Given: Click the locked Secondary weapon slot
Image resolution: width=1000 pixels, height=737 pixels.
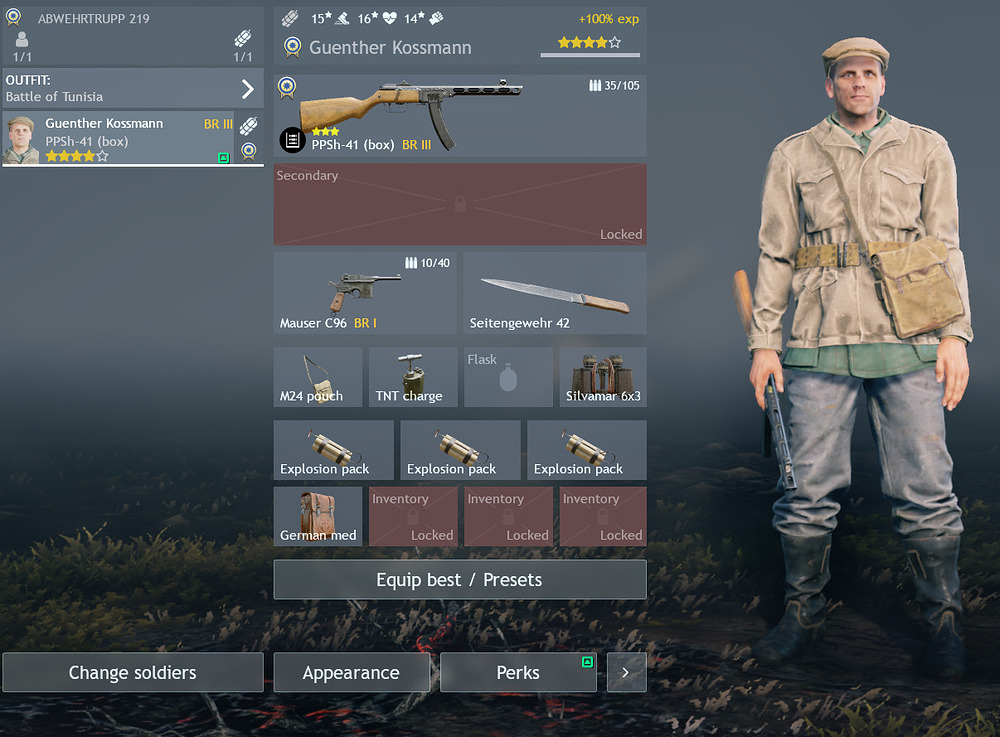Looking at the screenshot, I should [460, 204].
